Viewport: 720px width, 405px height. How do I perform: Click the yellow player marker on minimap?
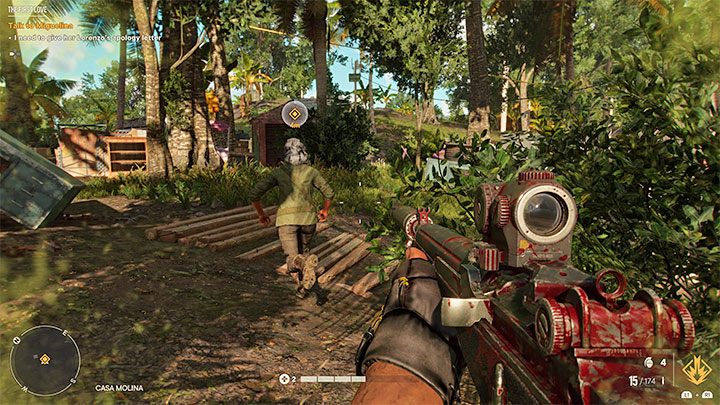45,360
